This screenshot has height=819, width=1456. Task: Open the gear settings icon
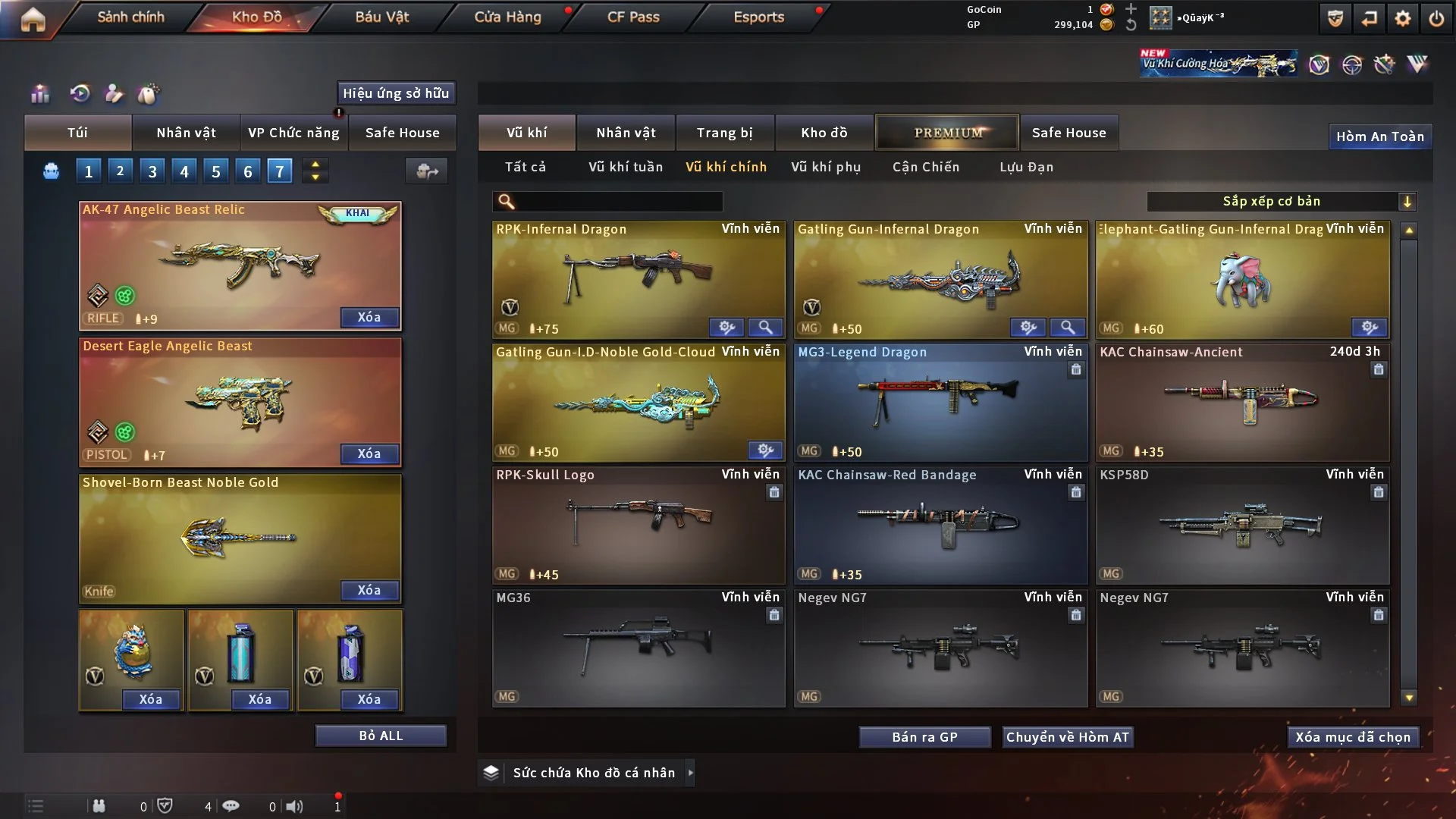tap(1402, 18)
